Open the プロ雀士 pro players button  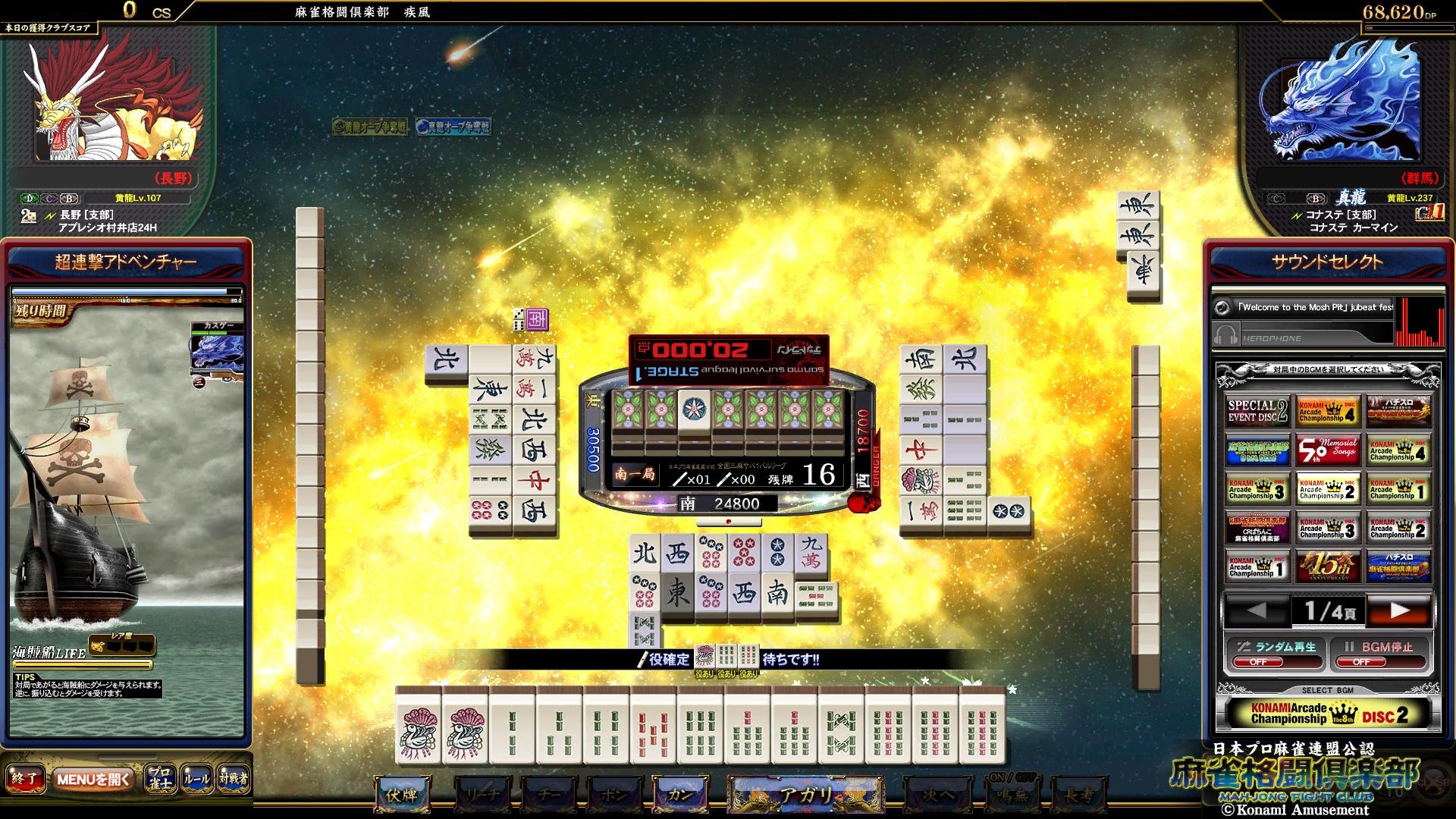(x=160, y=779)
